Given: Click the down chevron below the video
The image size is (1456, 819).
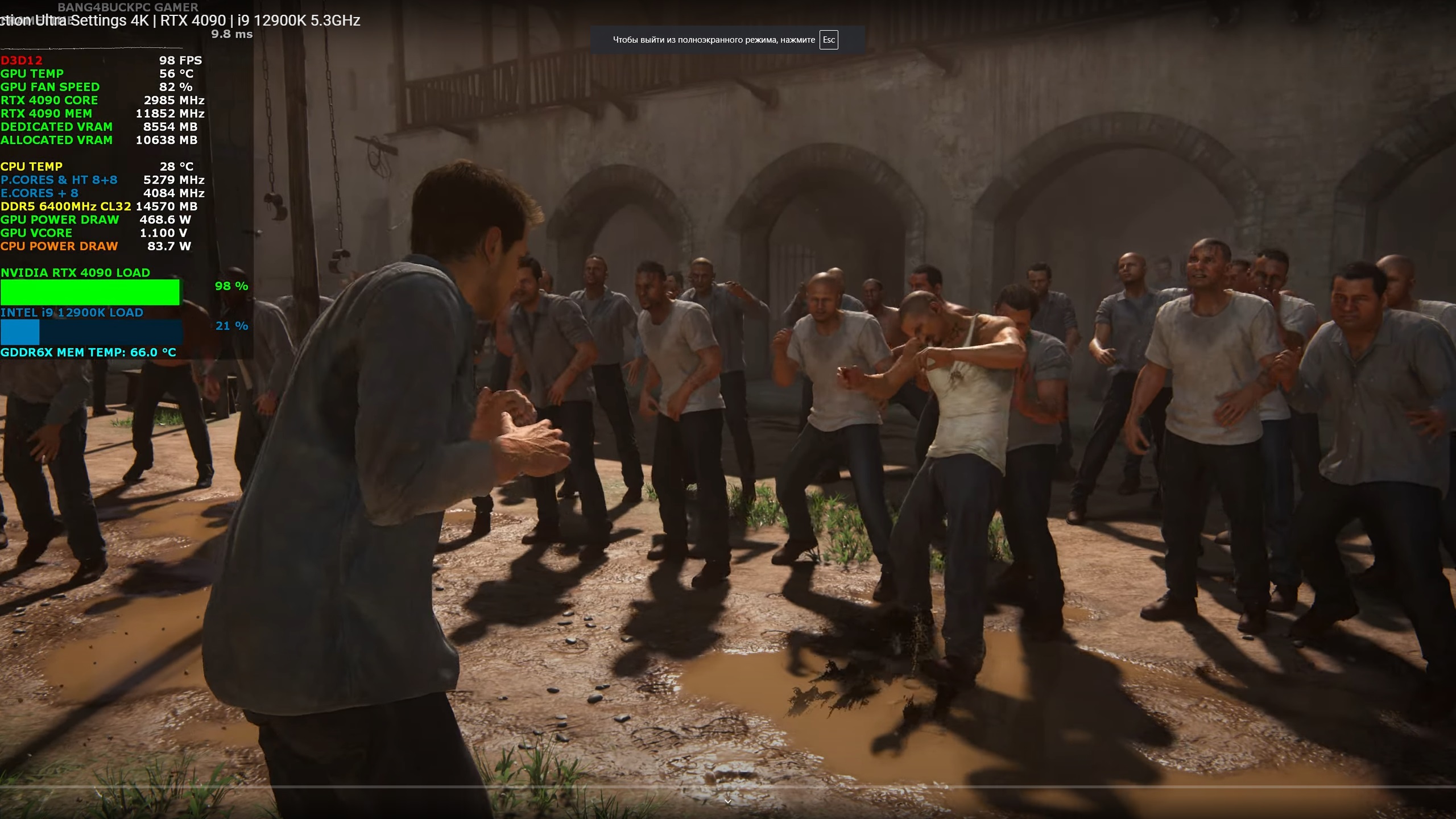Looking at the screenshot, I should [727, 801].
